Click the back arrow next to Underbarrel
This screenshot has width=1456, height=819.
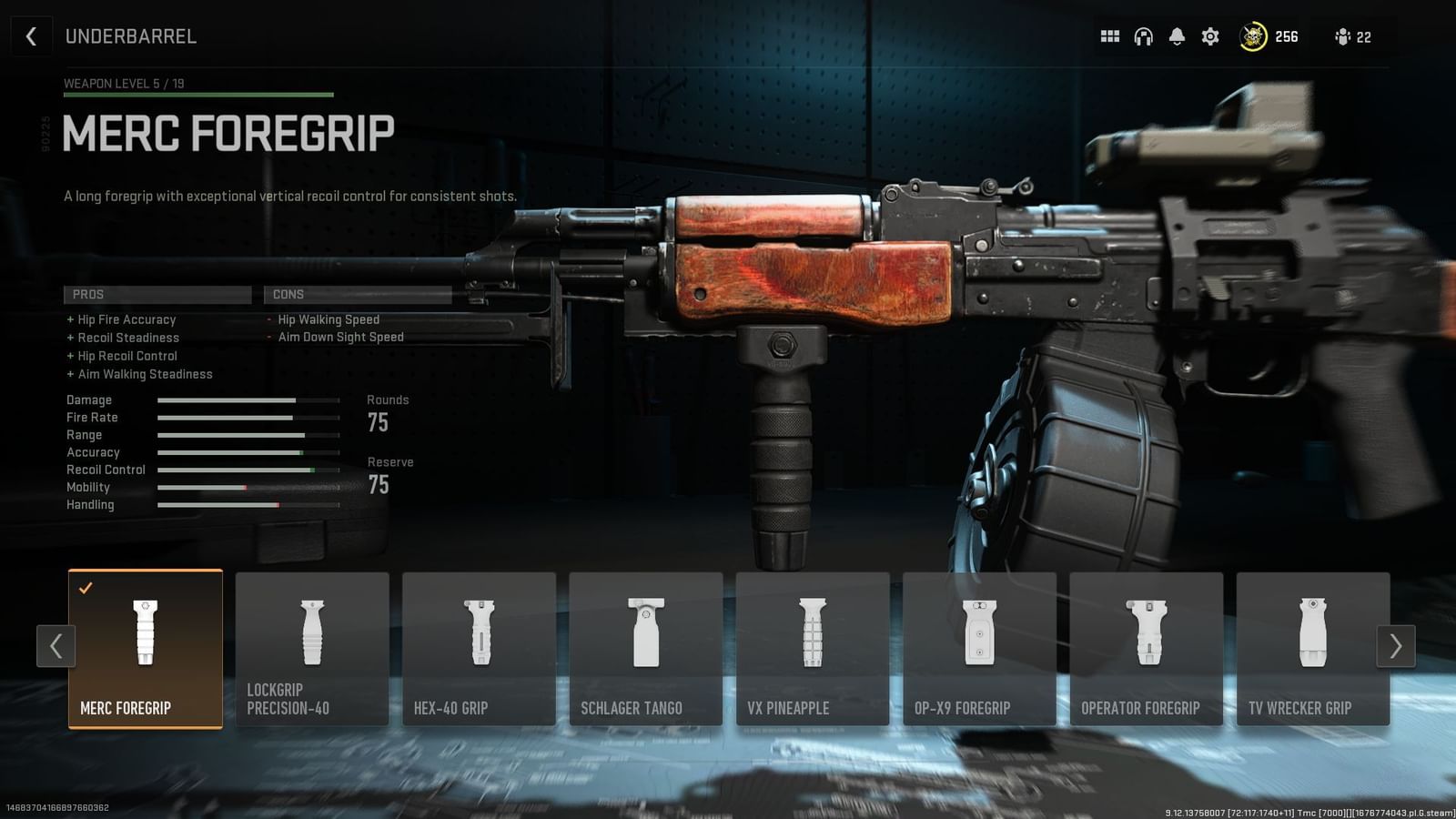pyautogui.click(x=32, y=36)
